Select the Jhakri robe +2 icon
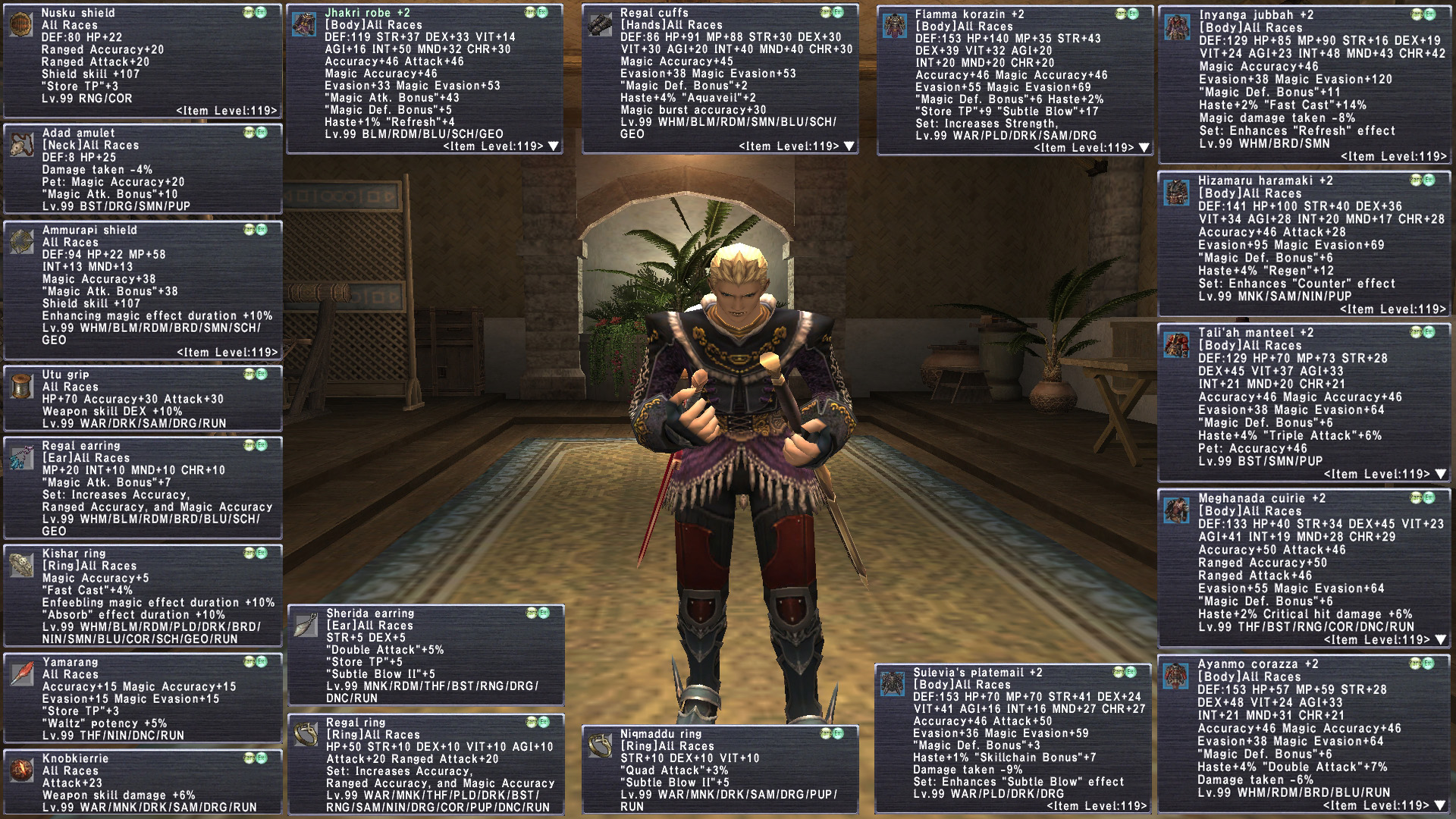This screenshot has height=819, width=1456. pyautogui.click(x=304, y=25)
